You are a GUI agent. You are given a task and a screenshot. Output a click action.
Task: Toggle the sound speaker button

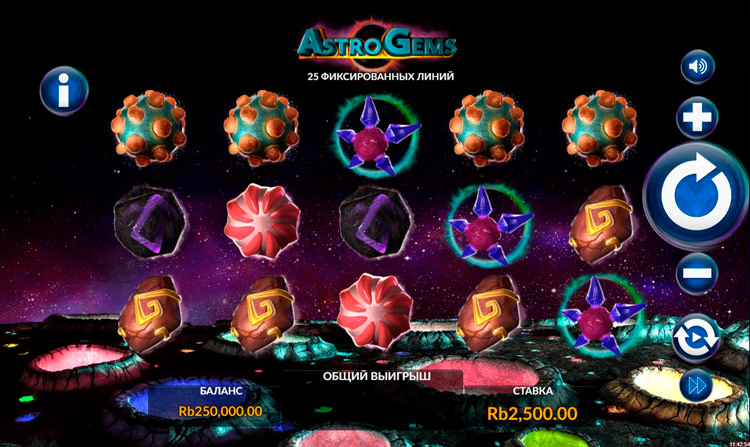point(697,67)
